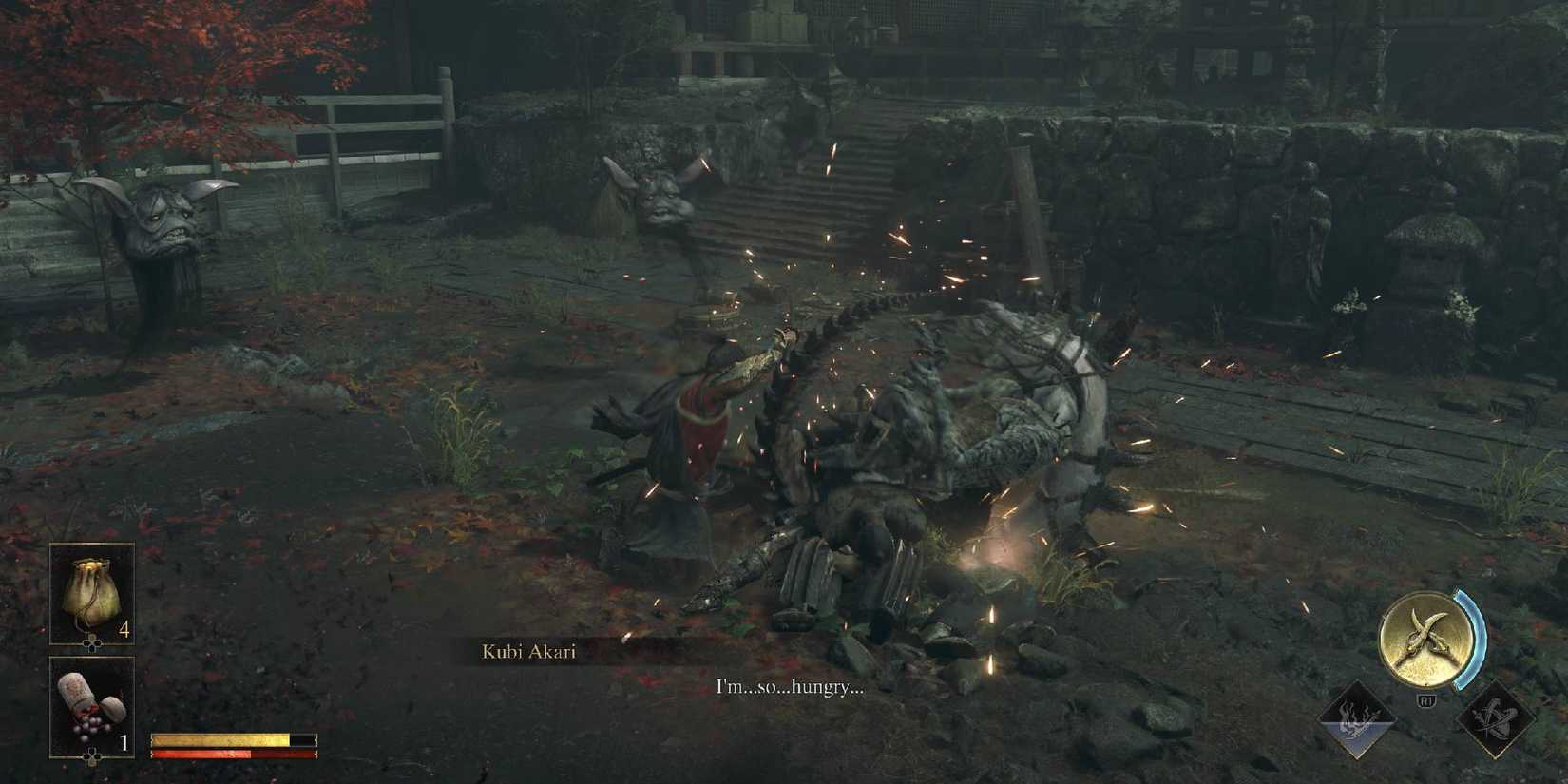The image size is (1568, 784).
Task: Click the R1 button prompt icon
Action: (1427, 699)
